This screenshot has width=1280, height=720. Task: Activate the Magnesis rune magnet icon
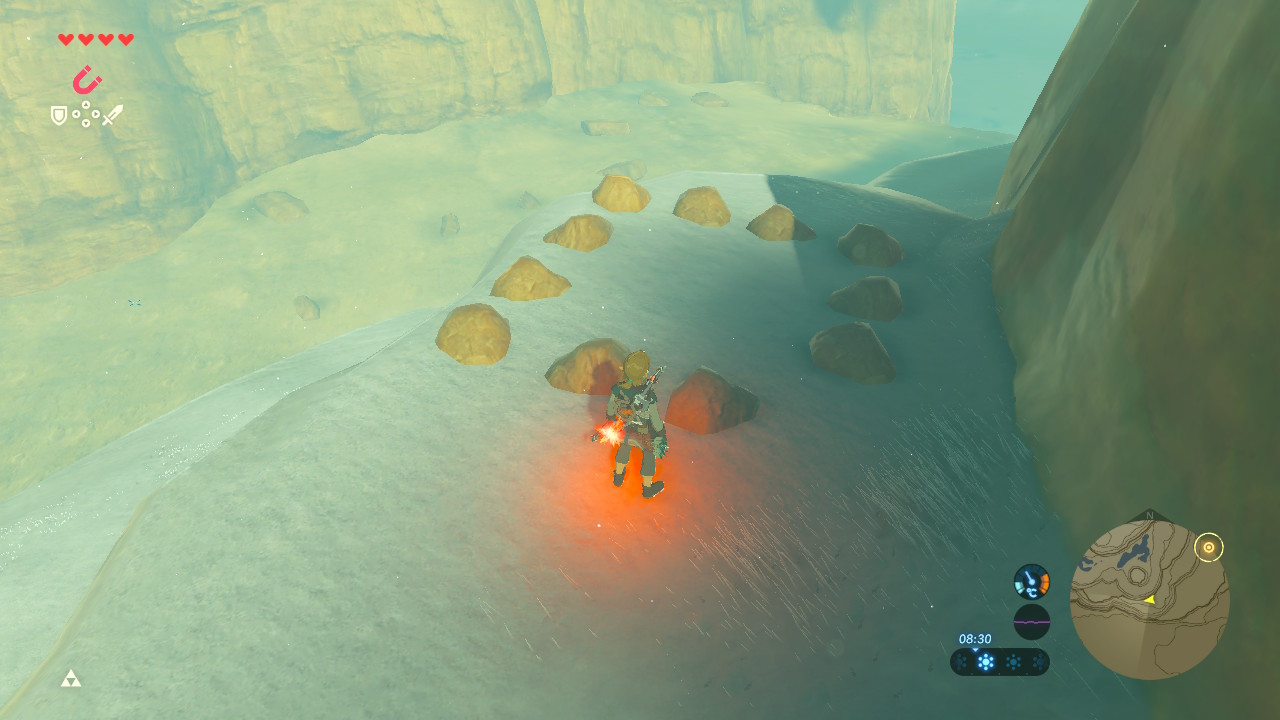87,79
